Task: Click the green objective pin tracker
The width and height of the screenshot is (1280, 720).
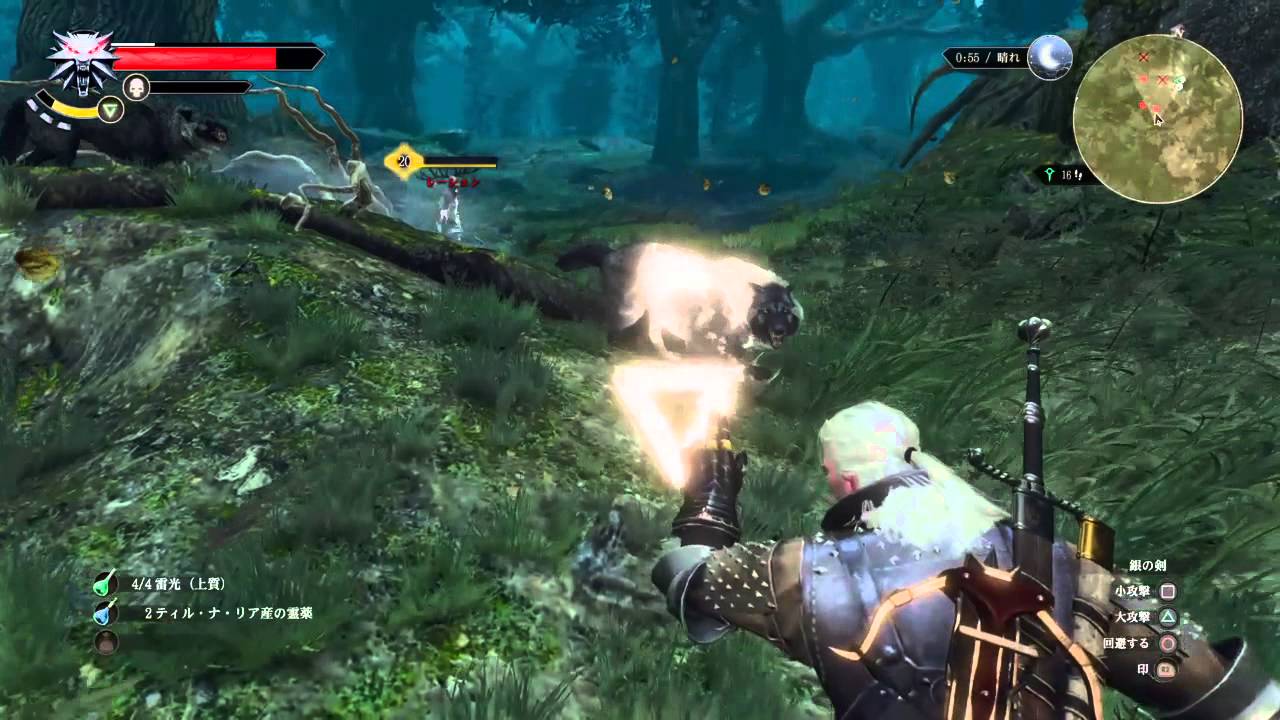Action: click(x=1051, y=175)
